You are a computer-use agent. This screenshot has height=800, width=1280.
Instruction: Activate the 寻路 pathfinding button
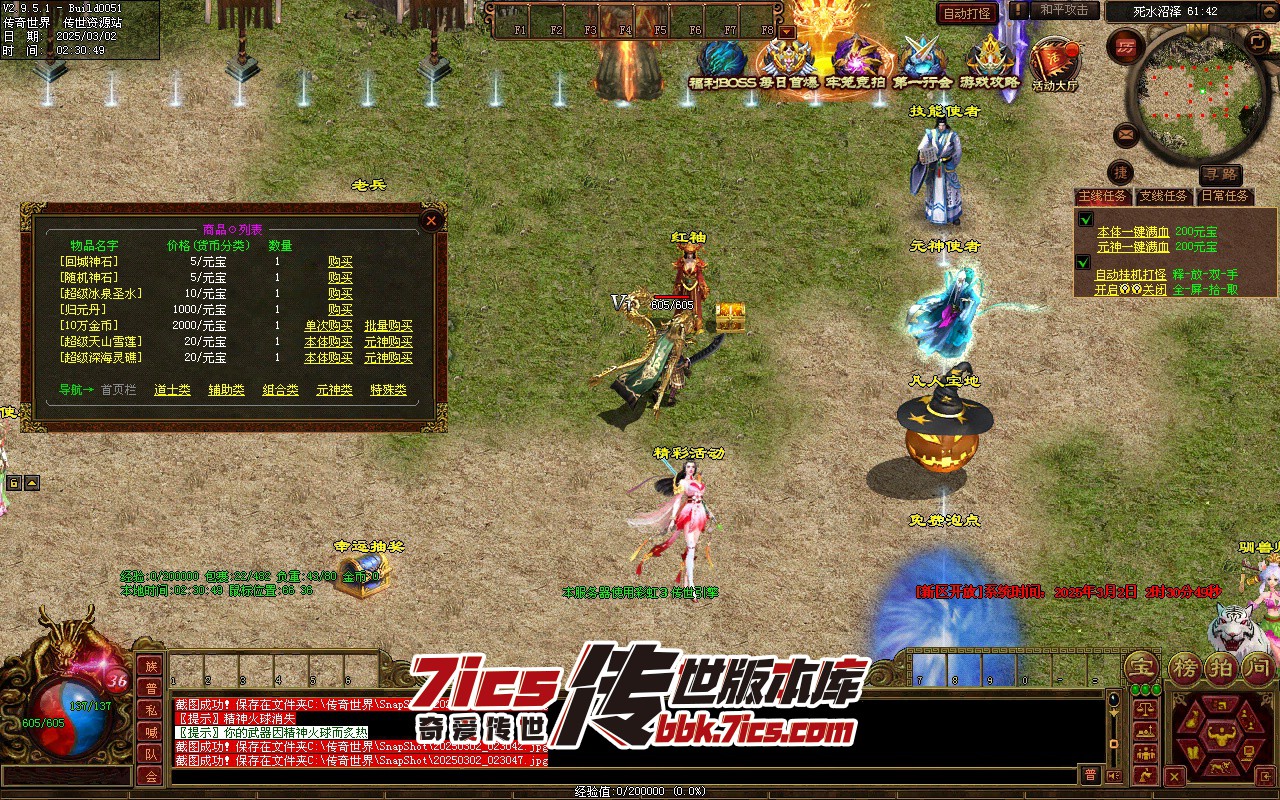1220,174
